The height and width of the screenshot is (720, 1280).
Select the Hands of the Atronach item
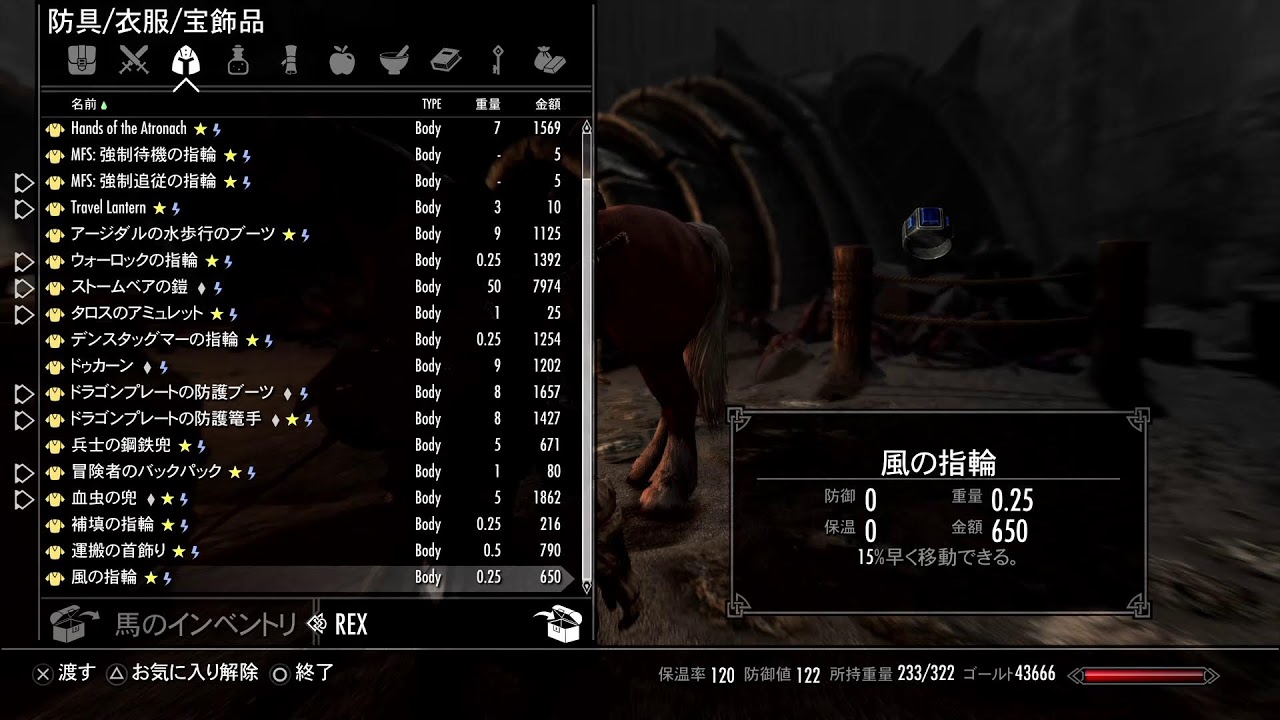tap(128, 129)
